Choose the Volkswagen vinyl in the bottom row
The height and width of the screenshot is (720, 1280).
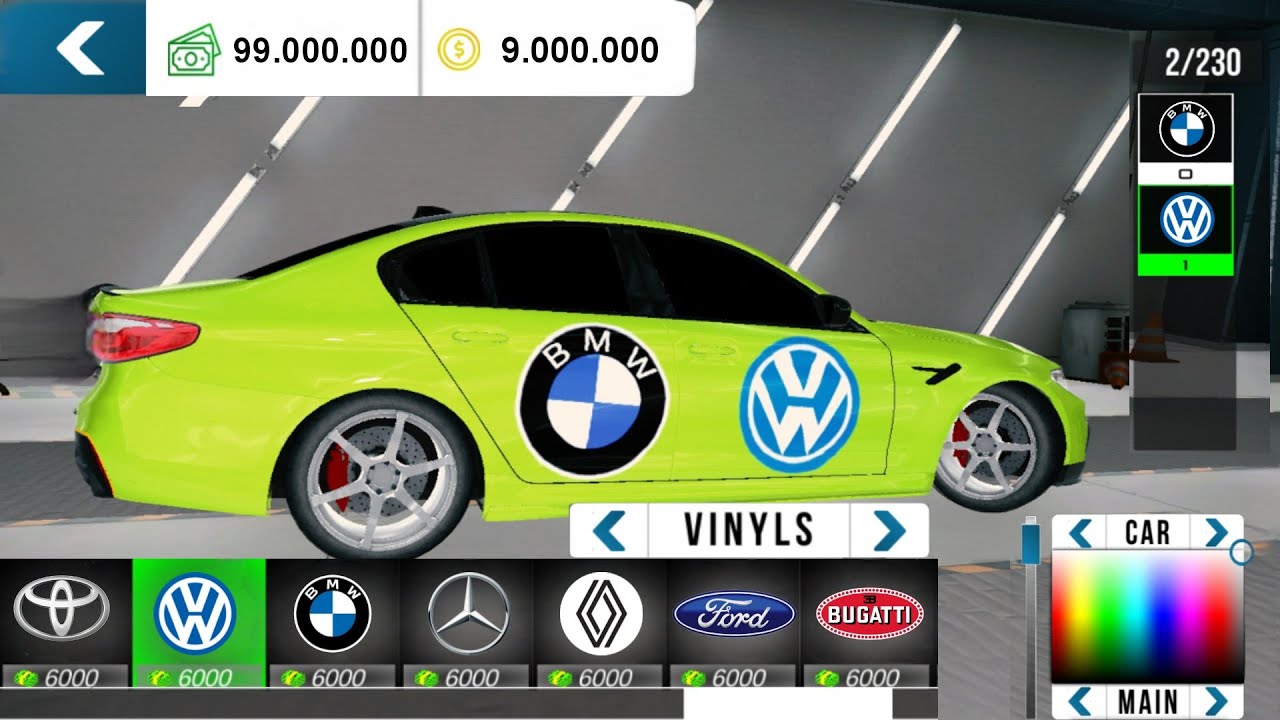197,612
